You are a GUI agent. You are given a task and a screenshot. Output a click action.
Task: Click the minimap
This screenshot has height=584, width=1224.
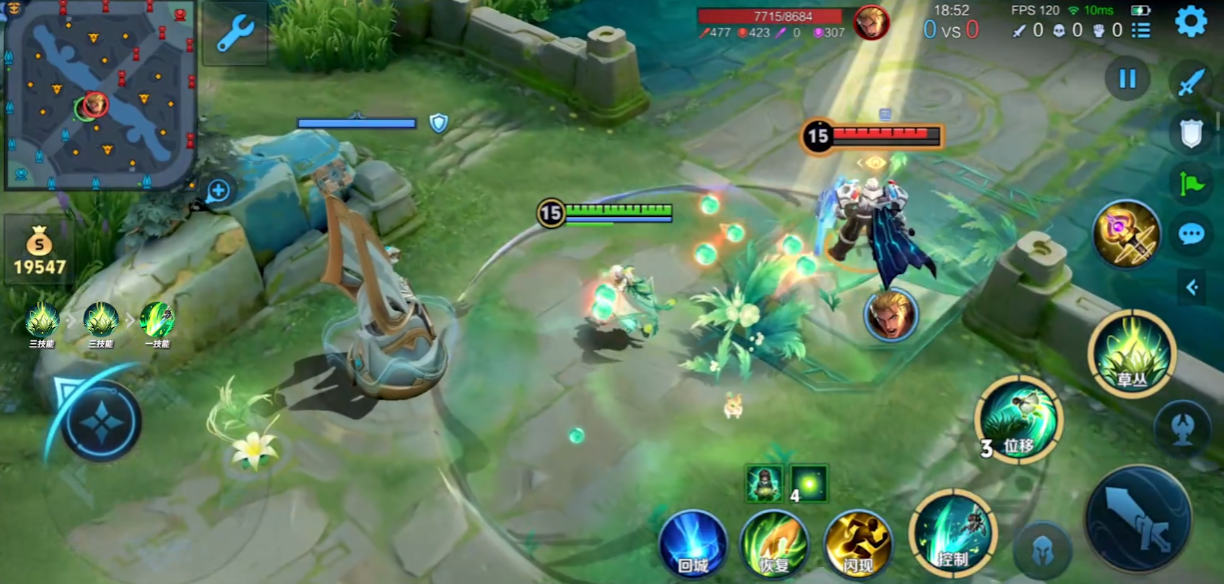coord(98,95)
